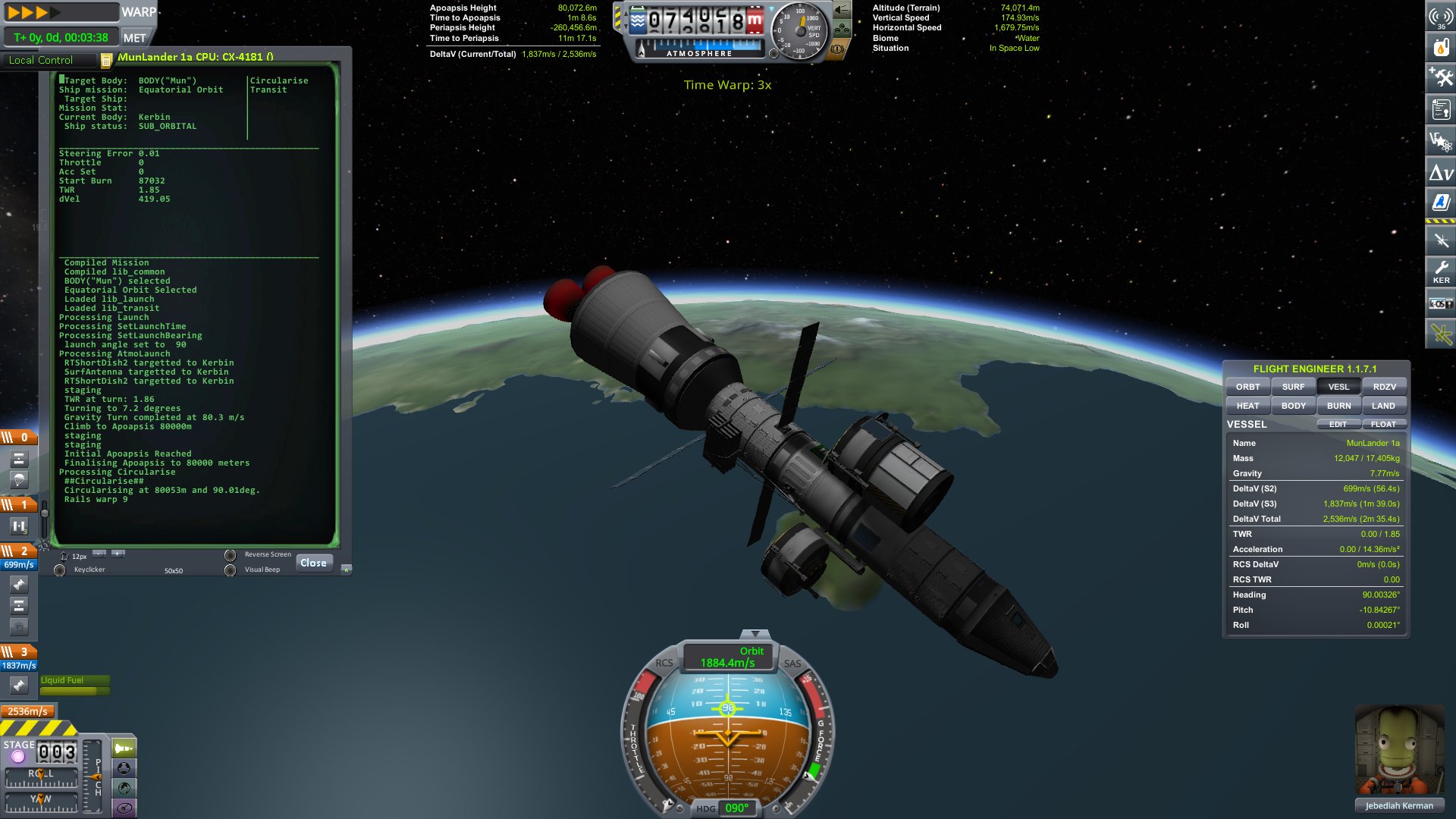The image size is (1456, 819).
Task: Float the Vessel section with the FLOAT button
Action: (1383, 425)
